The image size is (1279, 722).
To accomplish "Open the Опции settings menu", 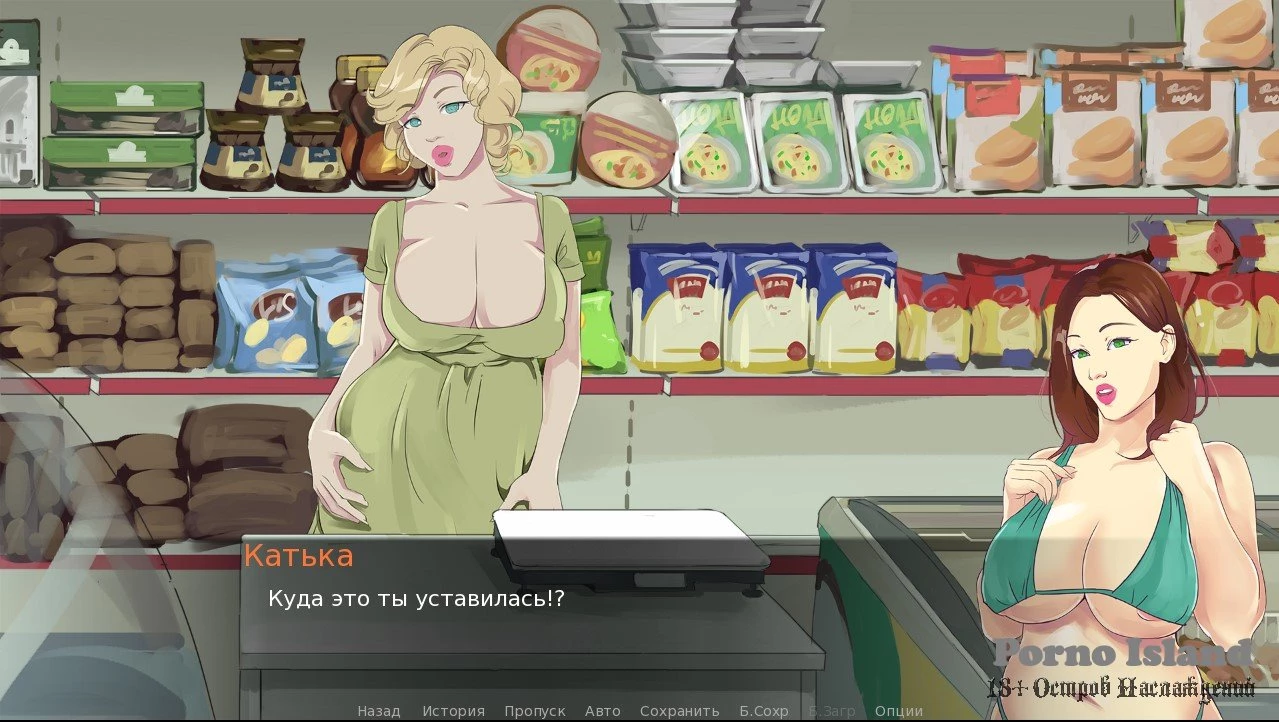I will (899, 711).
